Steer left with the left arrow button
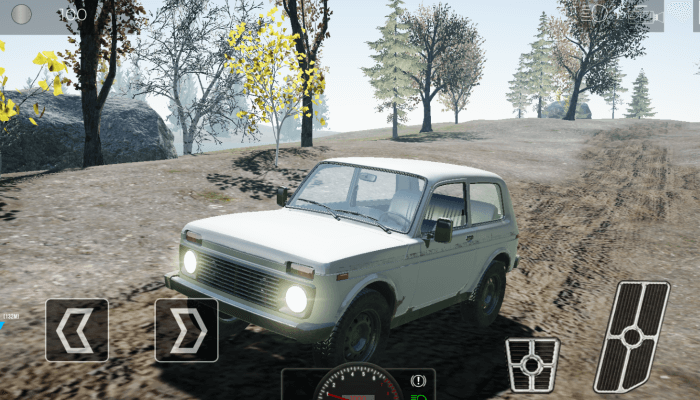This screenshot has width=700, height=400. (x=76, y=330)
